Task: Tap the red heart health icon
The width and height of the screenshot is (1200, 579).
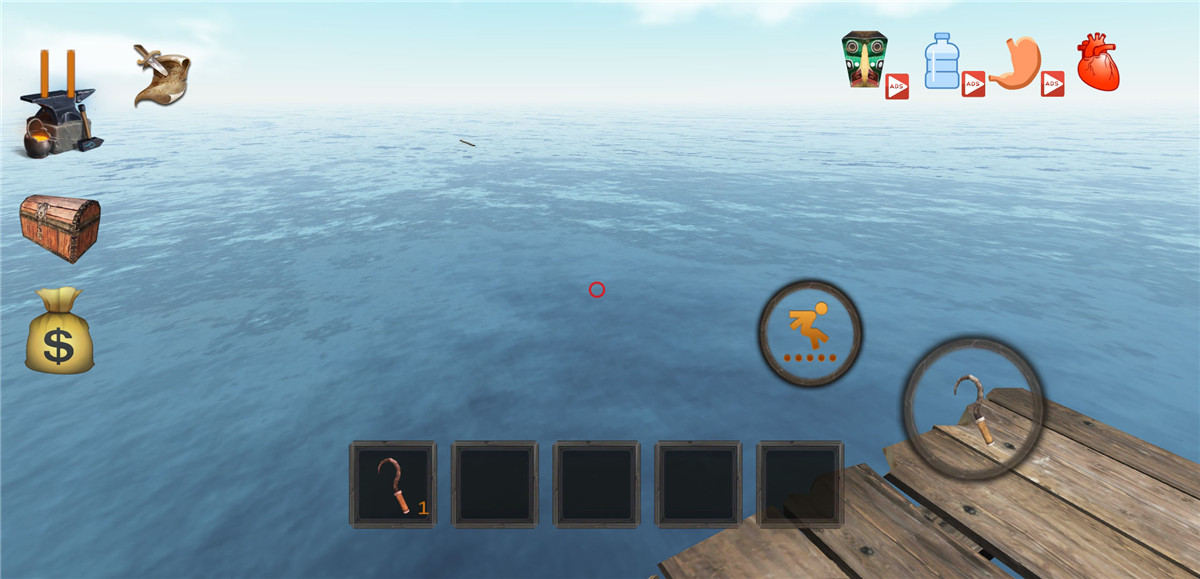Action: click(1097, 63)
